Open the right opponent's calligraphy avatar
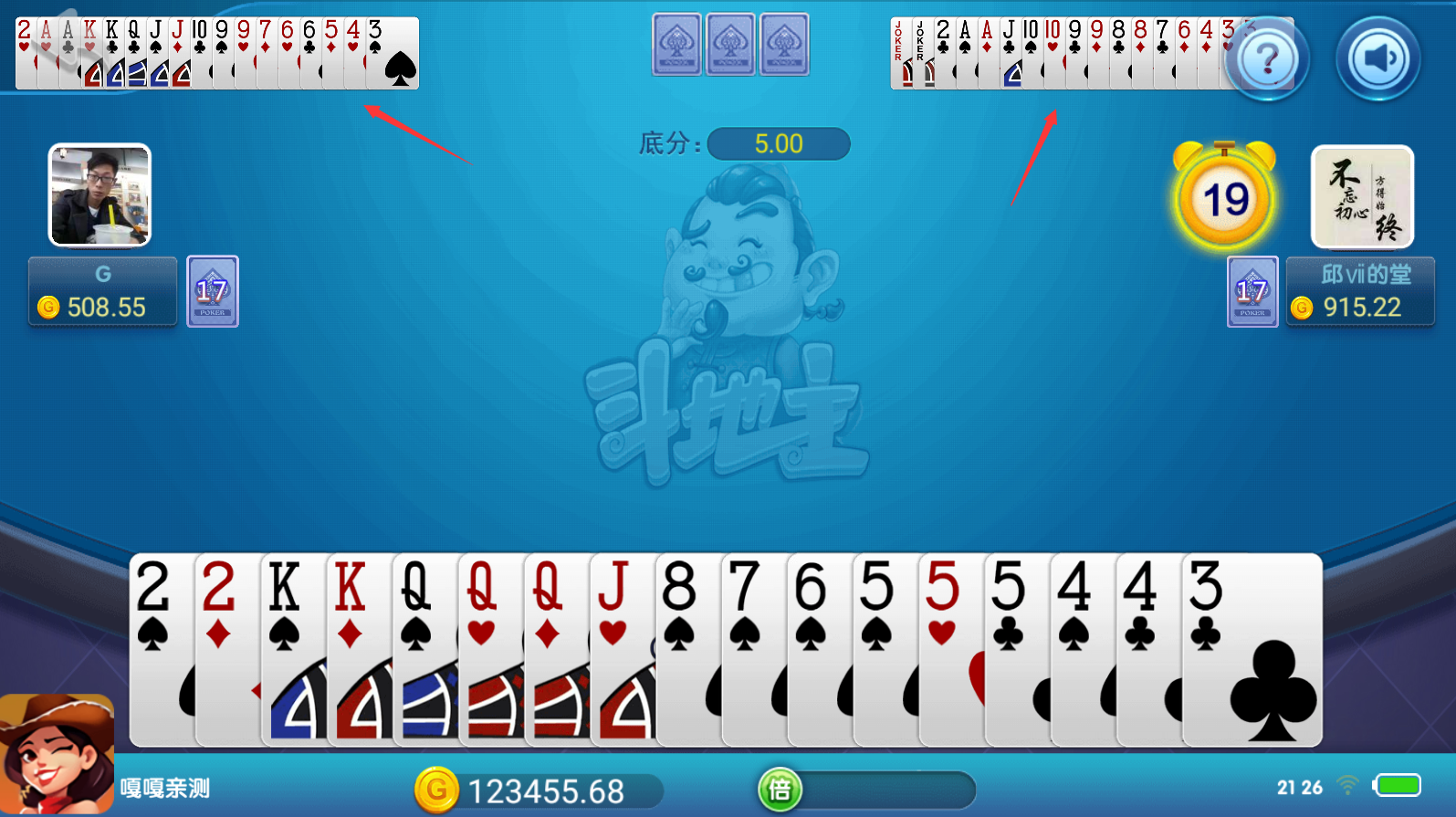Image resolution: width=1456 pixels, height=817 pixels. tap(1362, 197)
